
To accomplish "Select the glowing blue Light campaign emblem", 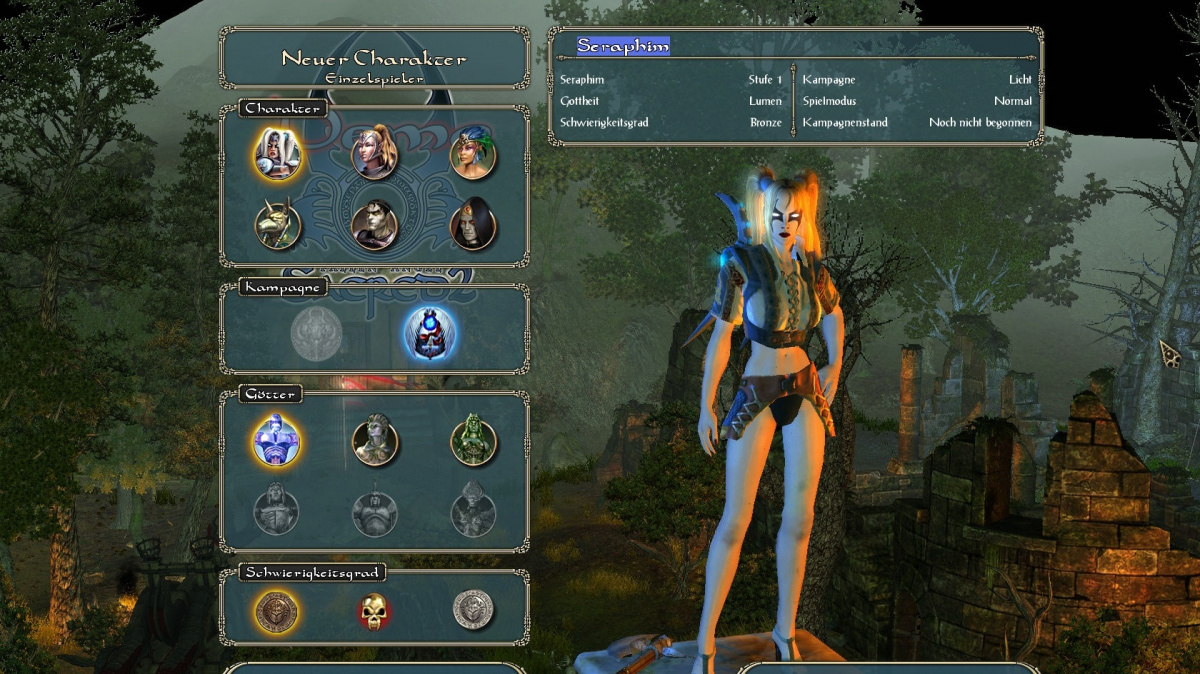I will 430,333.
